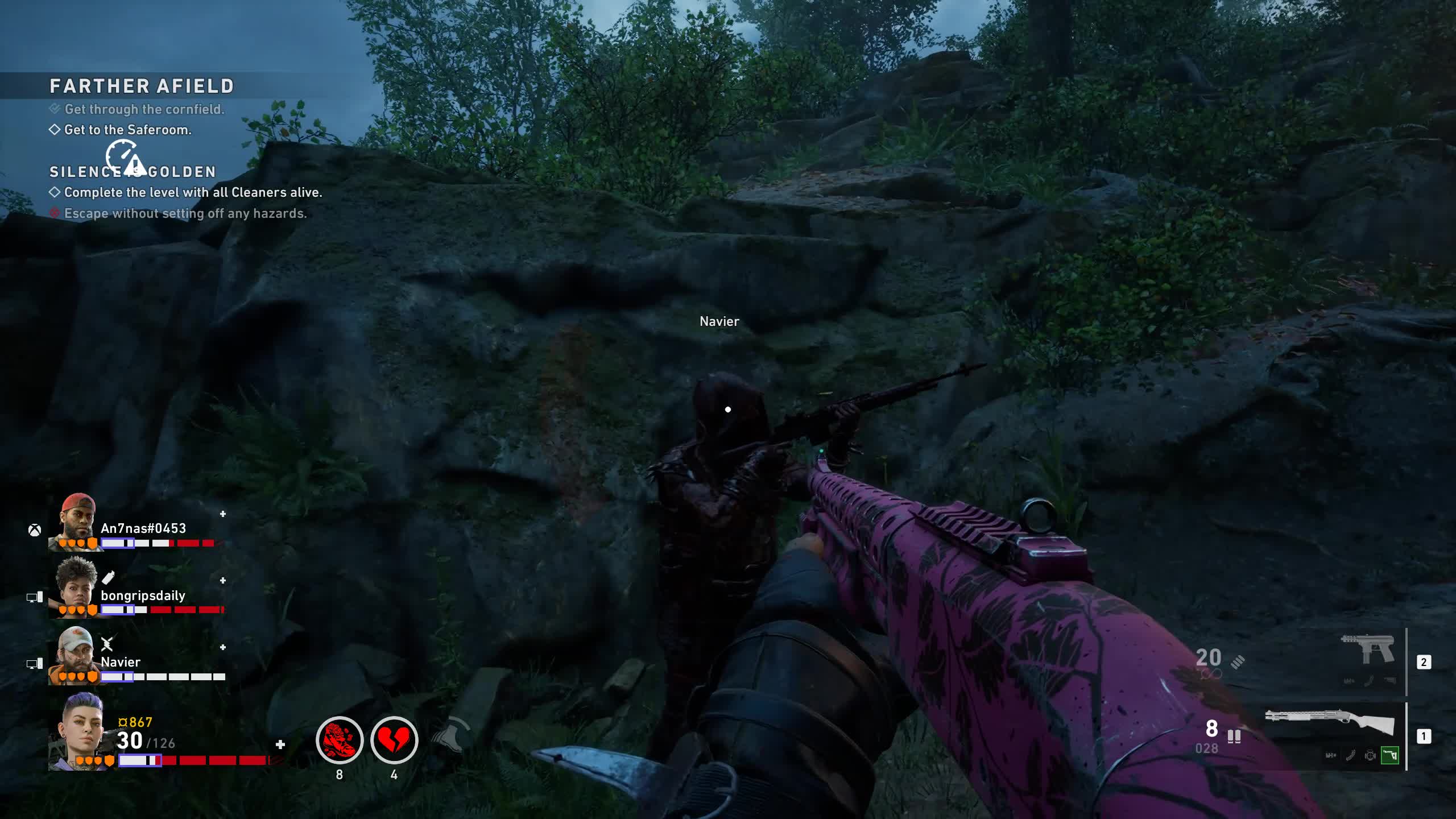This screenshot has height=819, width=1456.
Task: Select the Farther Afield objective title
Action: pos(142,86)
